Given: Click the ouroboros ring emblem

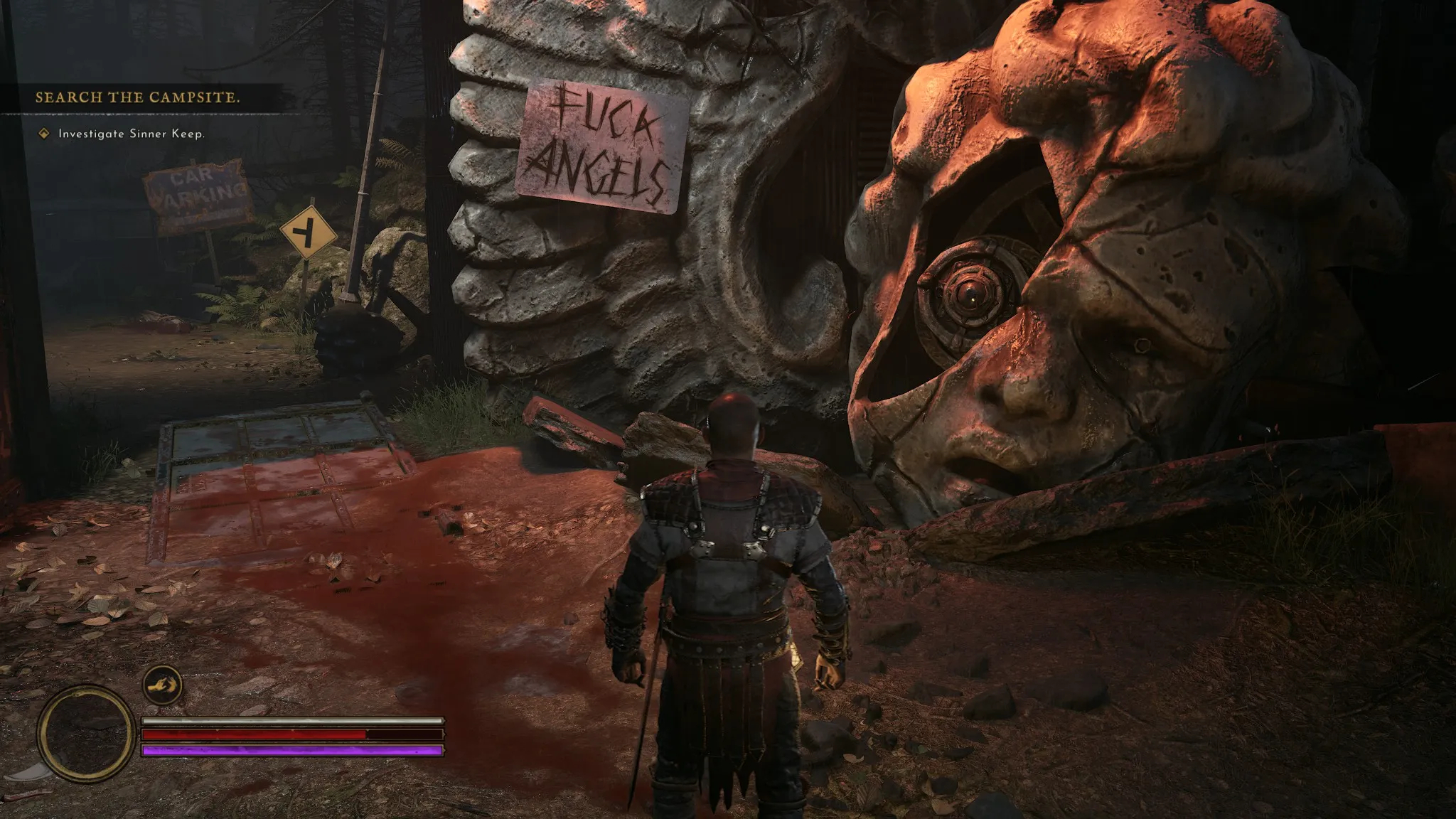Looking at the screenshot, I should tap(86, 733).
